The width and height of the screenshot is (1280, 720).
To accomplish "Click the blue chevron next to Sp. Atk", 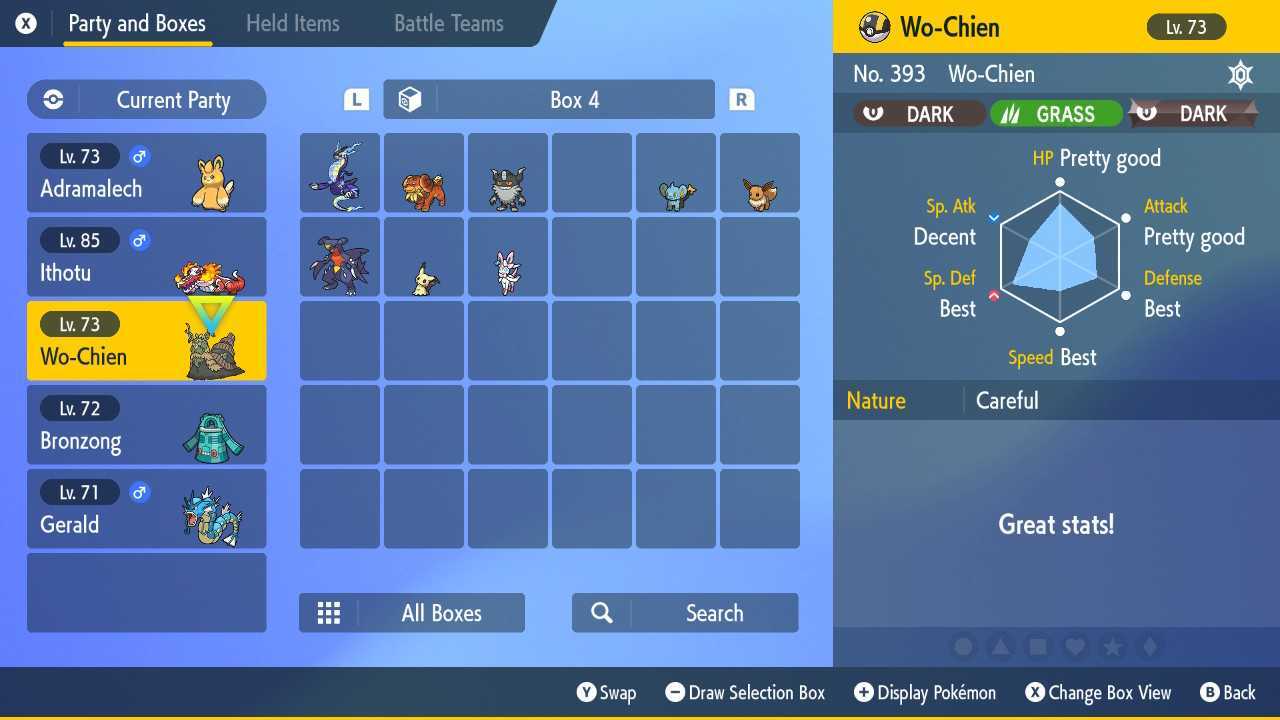I will [x=994, y=215].
